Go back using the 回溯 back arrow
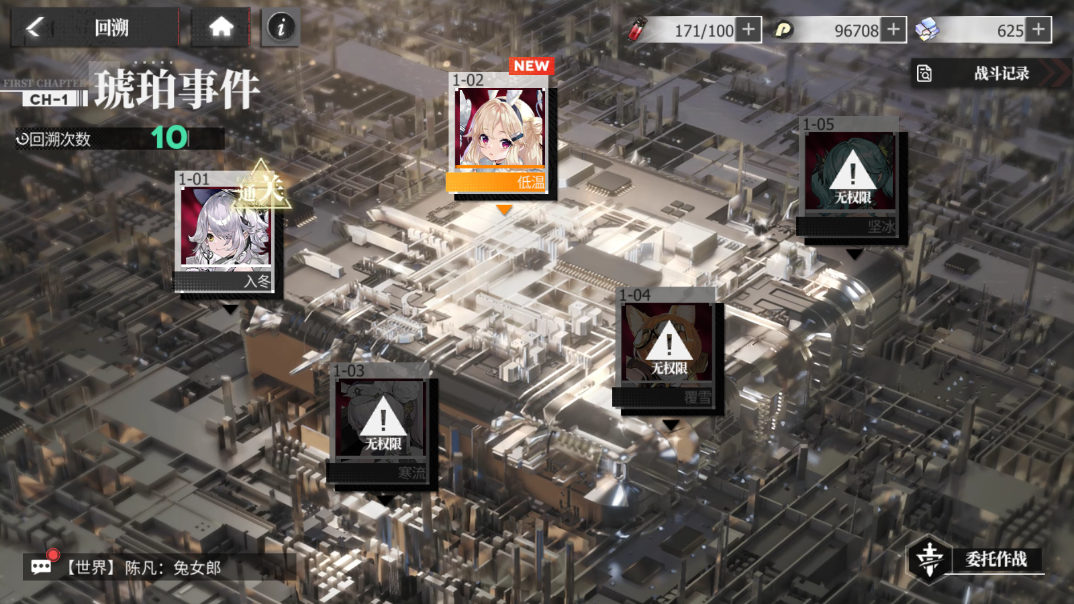This screenshot has width=1074, height=604. click(36, 28)
